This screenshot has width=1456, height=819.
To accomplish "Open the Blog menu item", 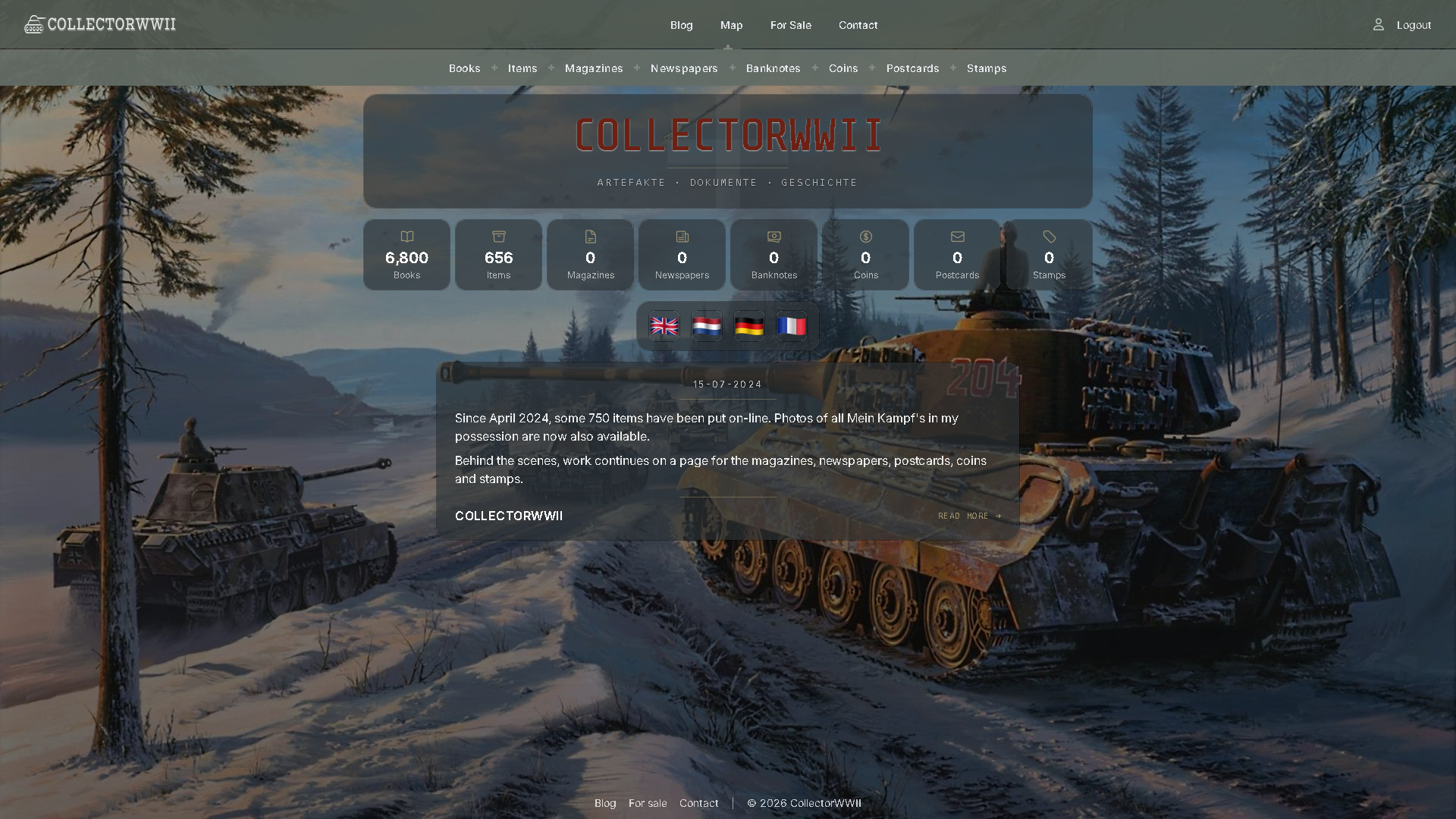I will [681, 25].
